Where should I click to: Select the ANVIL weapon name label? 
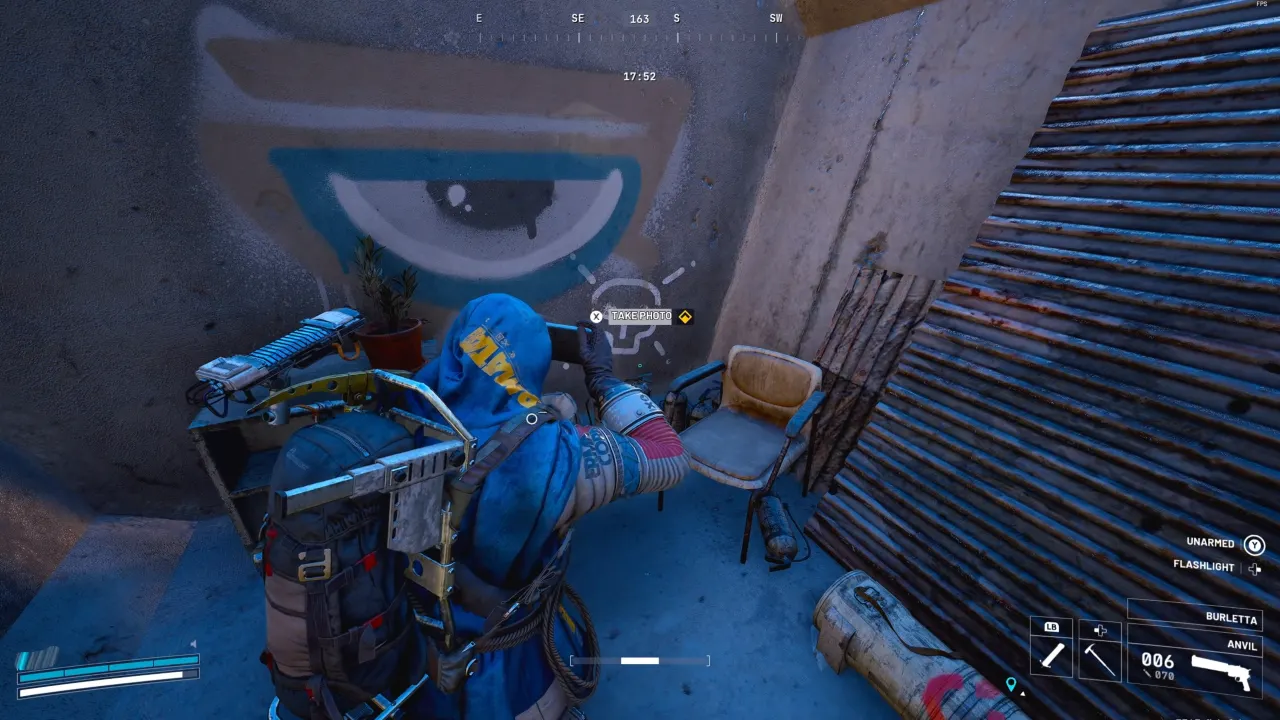(x=1240, y=645)
